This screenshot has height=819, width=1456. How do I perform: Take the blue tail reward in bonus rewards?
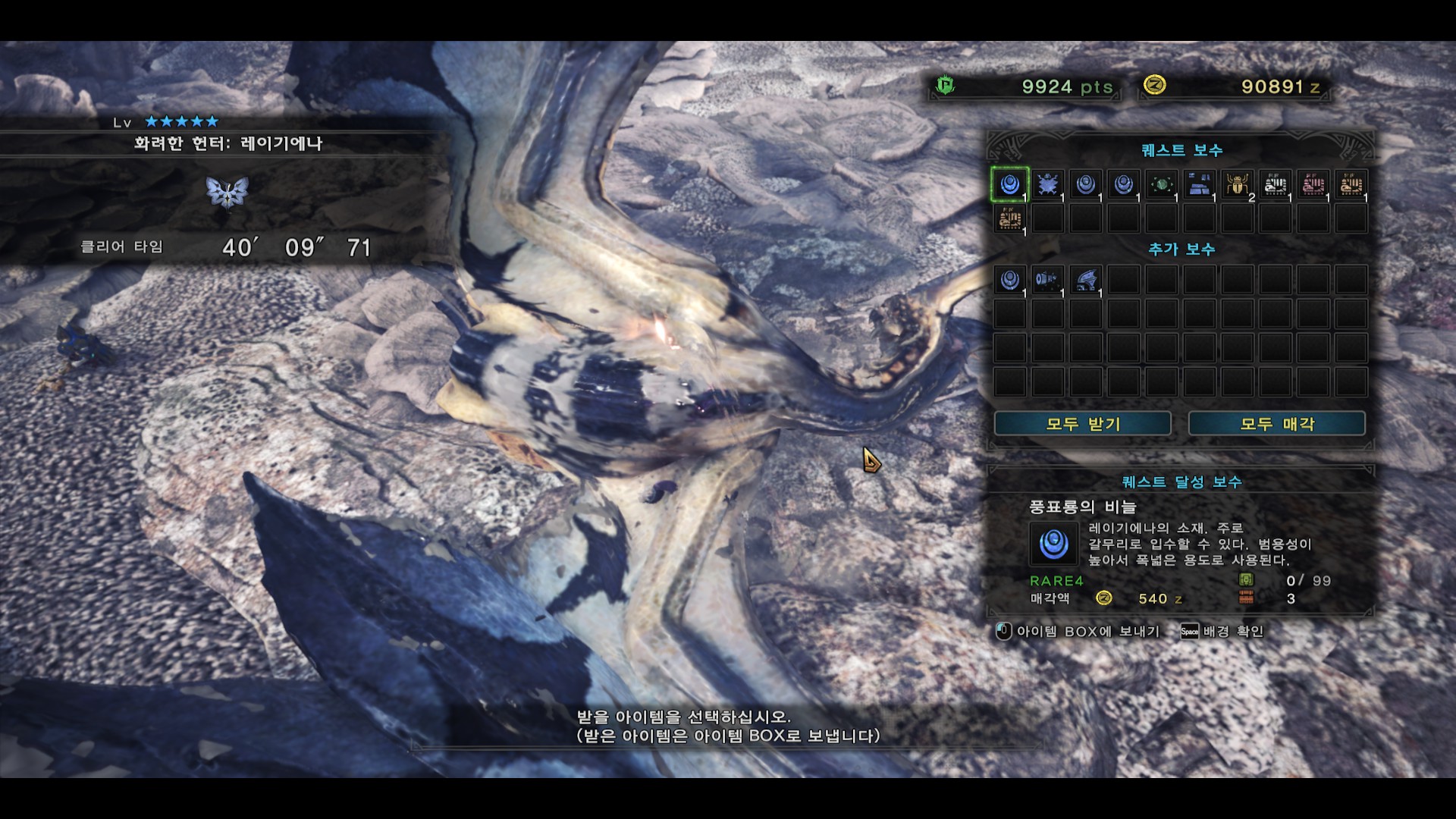(1047, 280)
